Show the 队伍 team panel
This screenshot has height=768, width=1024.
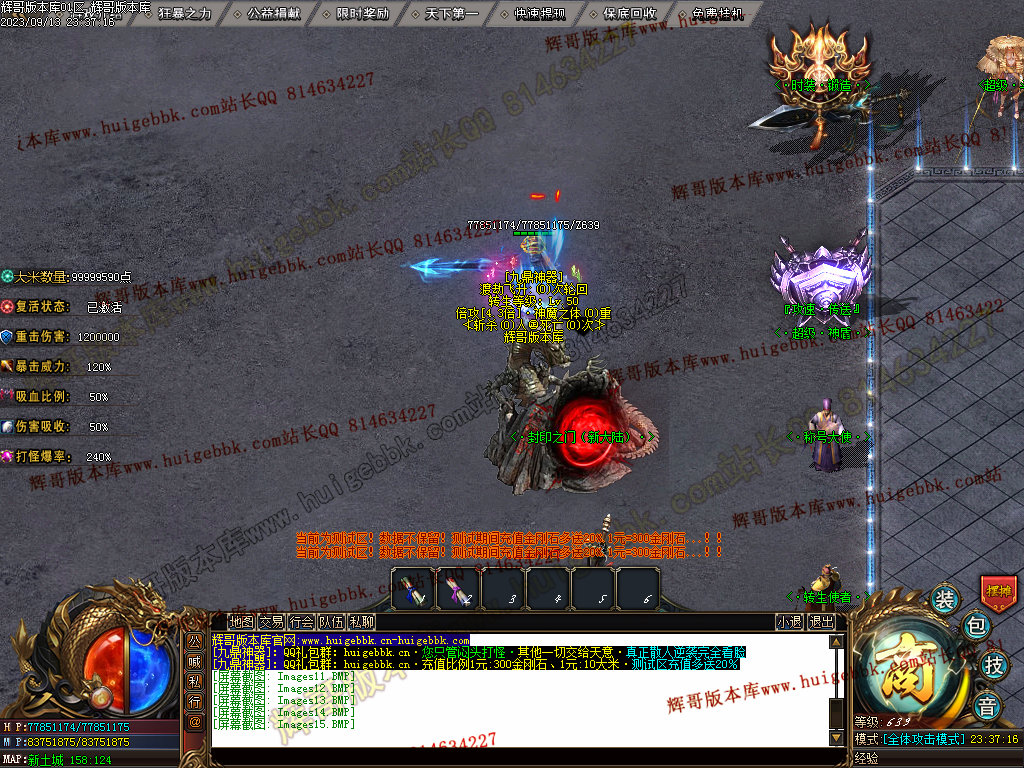pos(331,622)
